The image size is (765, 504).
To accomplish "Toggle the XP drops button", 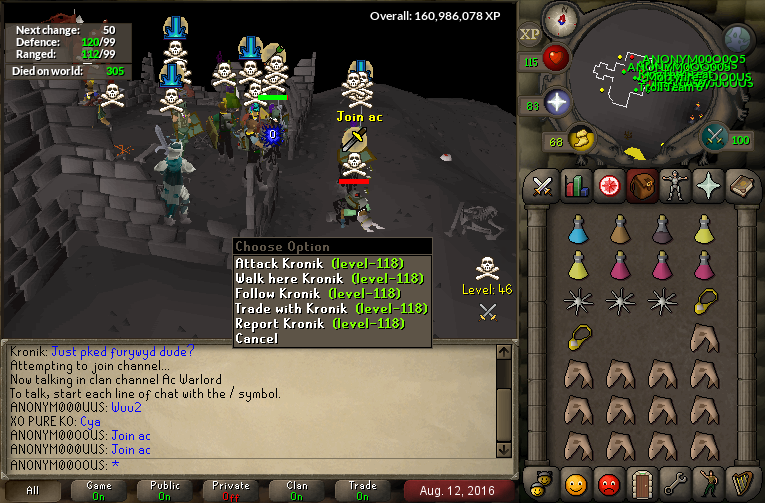I will pos(530,34).
